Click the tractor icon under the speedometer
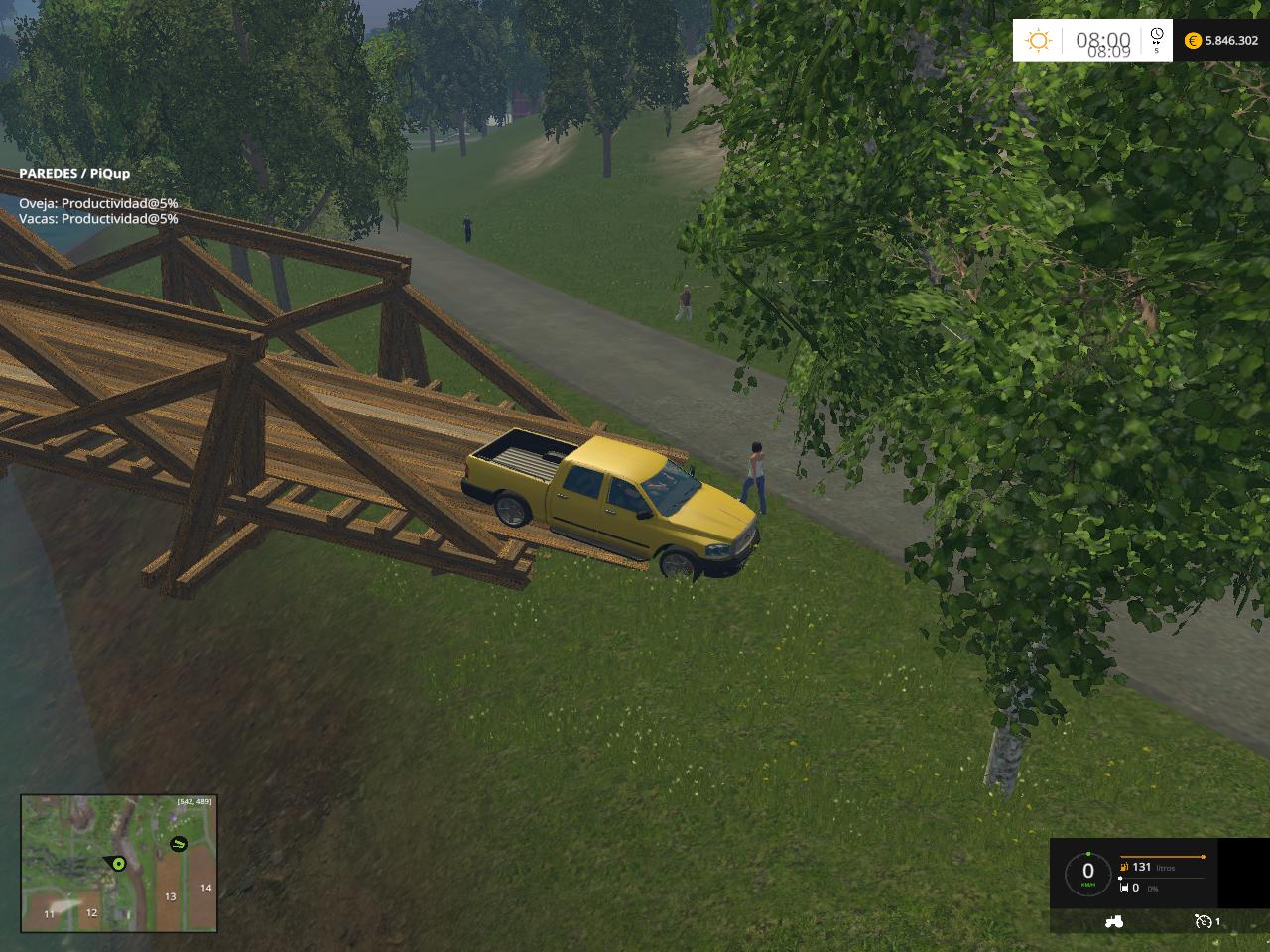The image size is (1270, 952). click(x=1114, y=920)
